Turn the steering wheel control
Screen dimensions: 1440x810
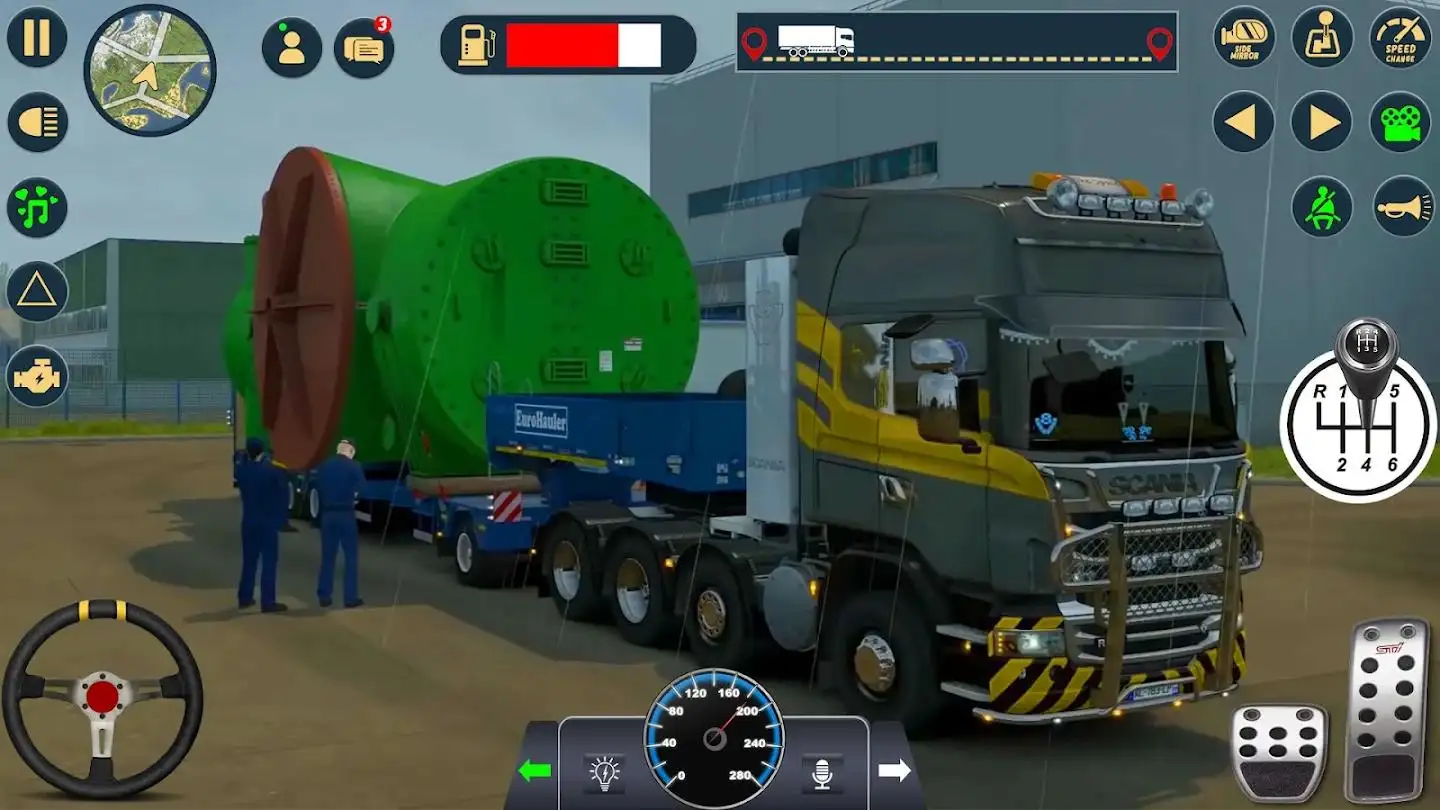click(x=102, y=697)
